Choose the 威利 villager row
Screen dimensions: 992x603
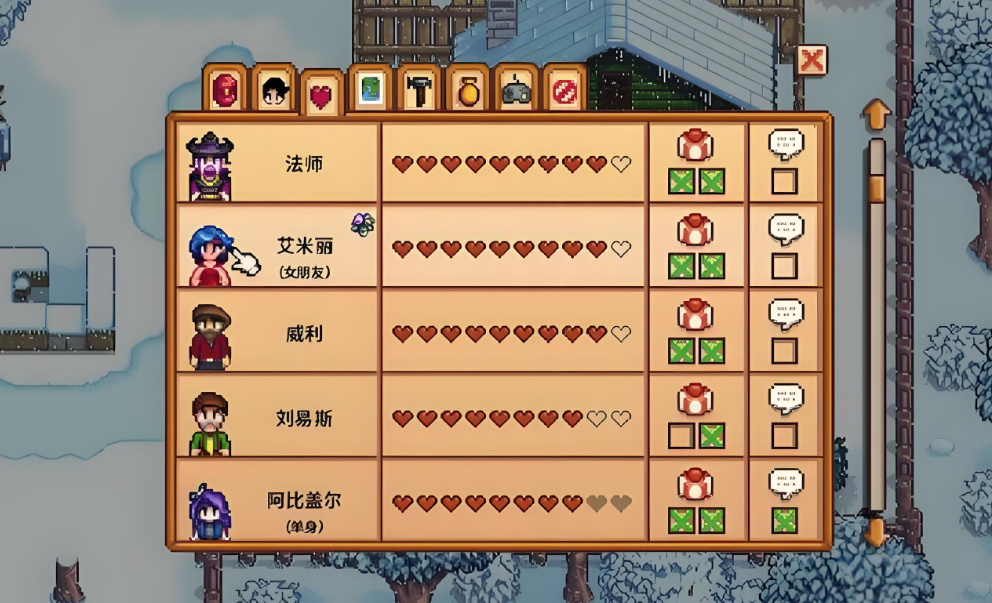(x=278, y=332)
